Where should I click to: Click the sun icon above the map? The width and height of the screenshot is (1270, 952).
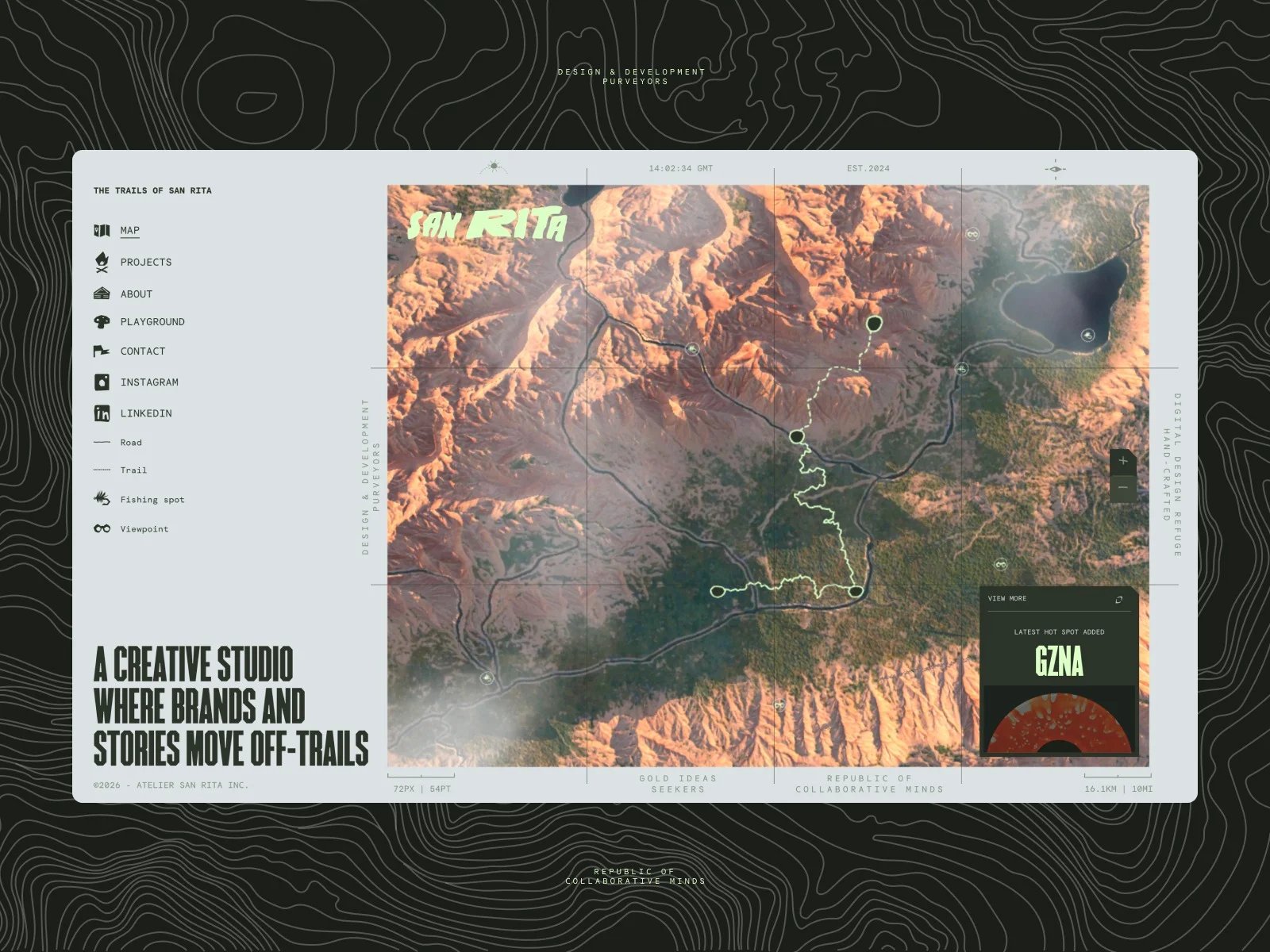(492, 164)
